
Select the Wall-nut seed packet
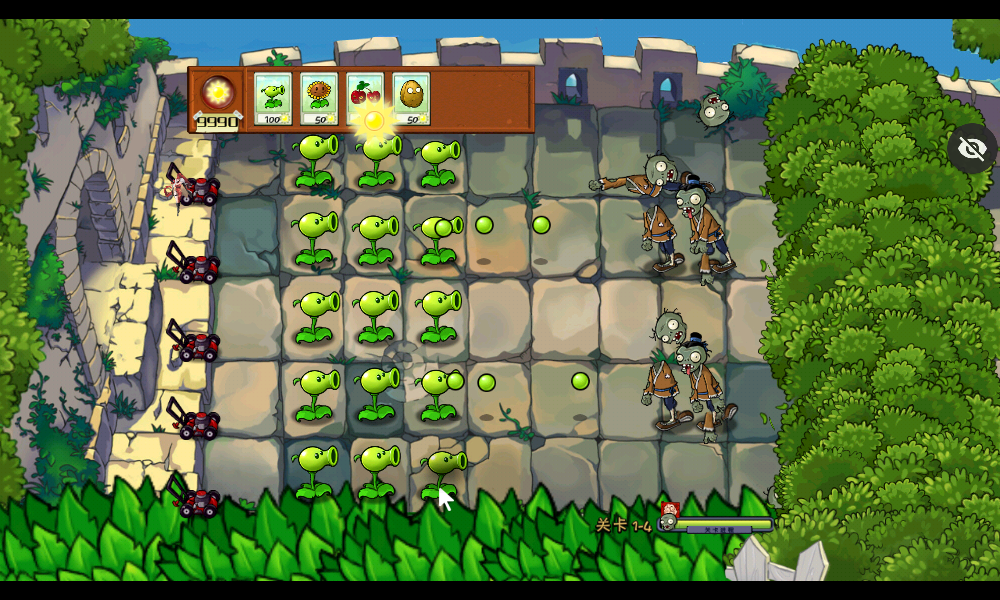click(x=411, y=98)
